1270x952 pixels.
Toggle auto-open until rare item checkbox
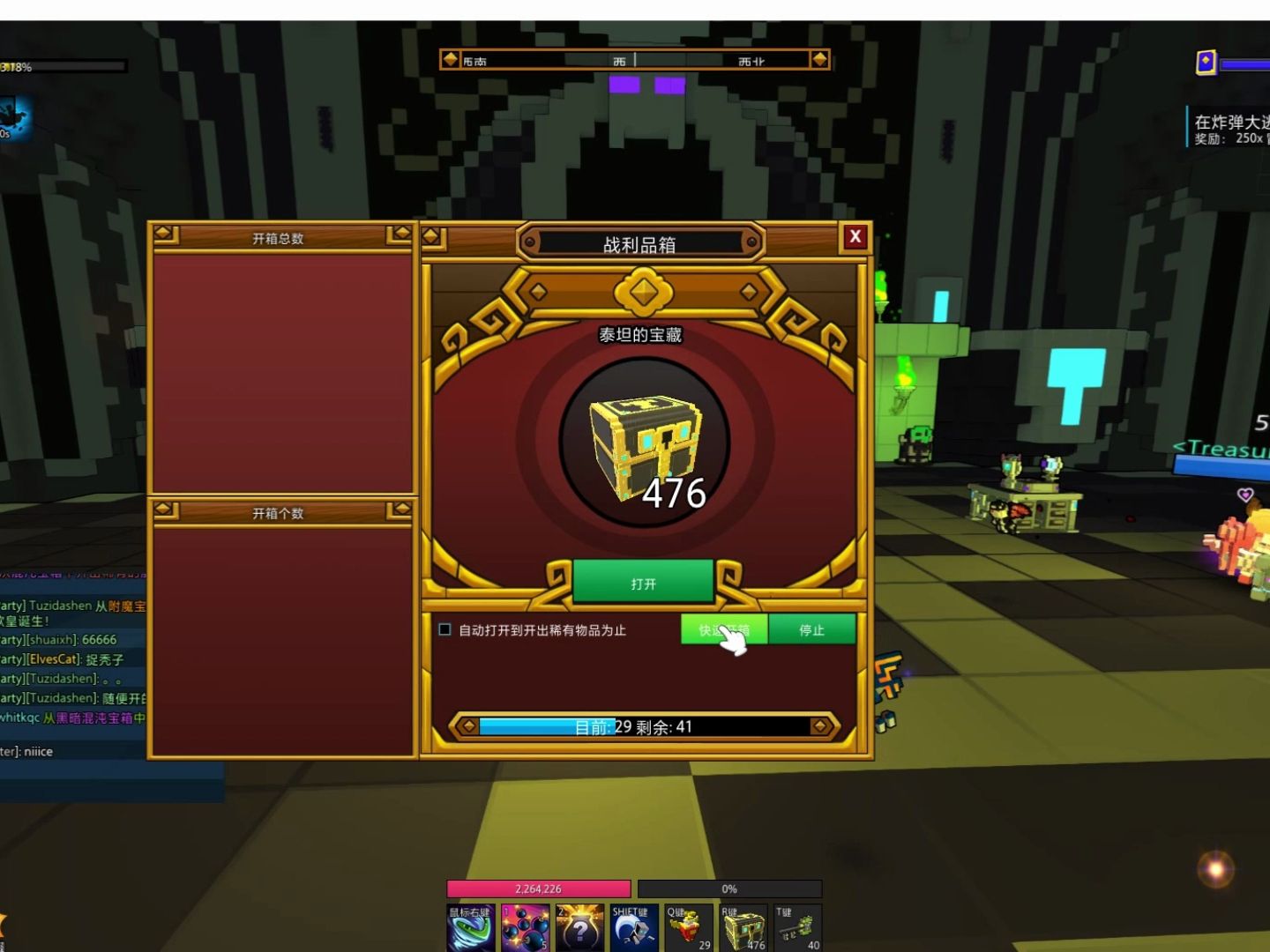point(445,629)
